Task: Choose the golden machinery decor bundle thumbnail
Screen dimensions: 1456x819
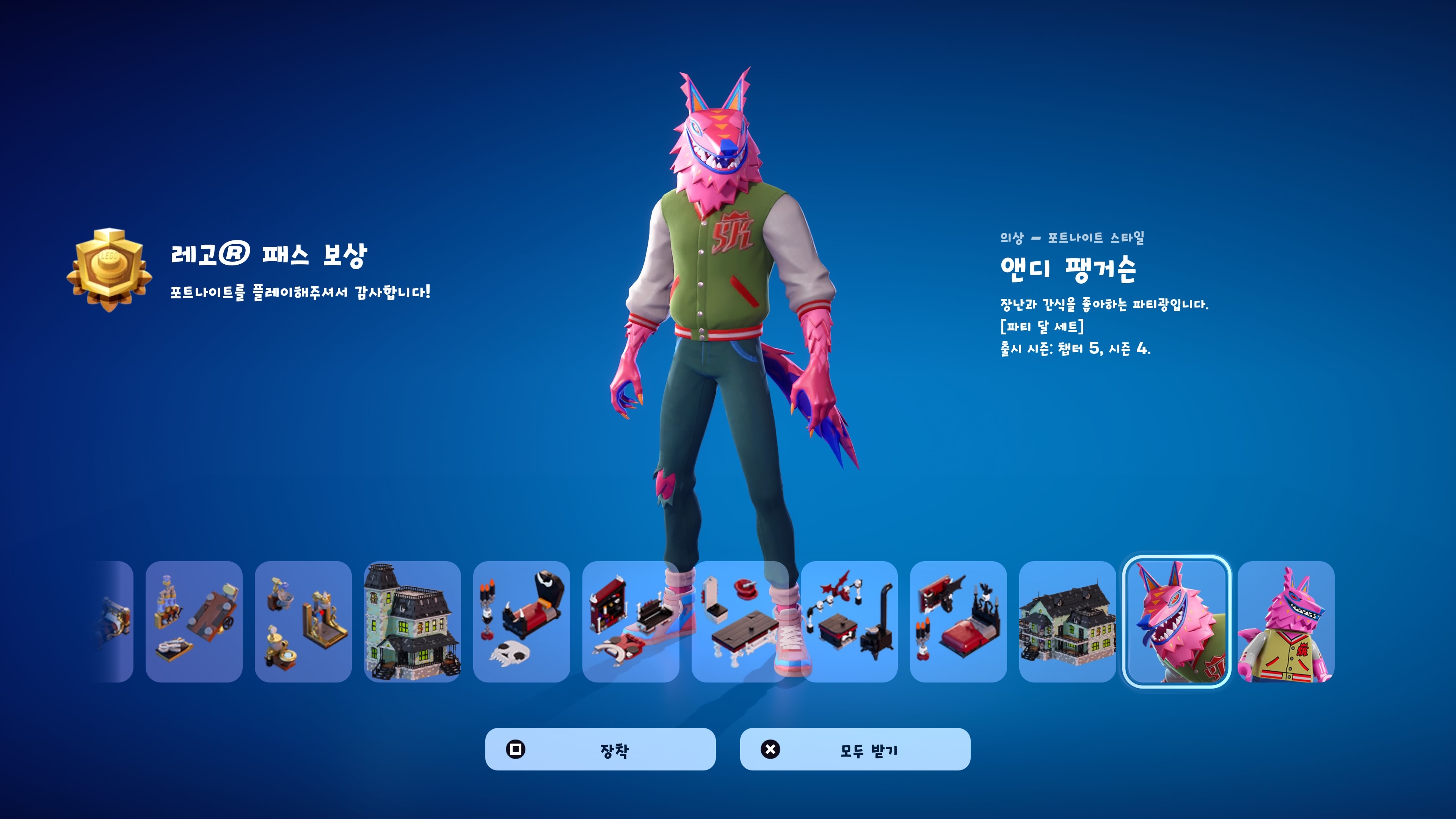Action: pos(303,622)
